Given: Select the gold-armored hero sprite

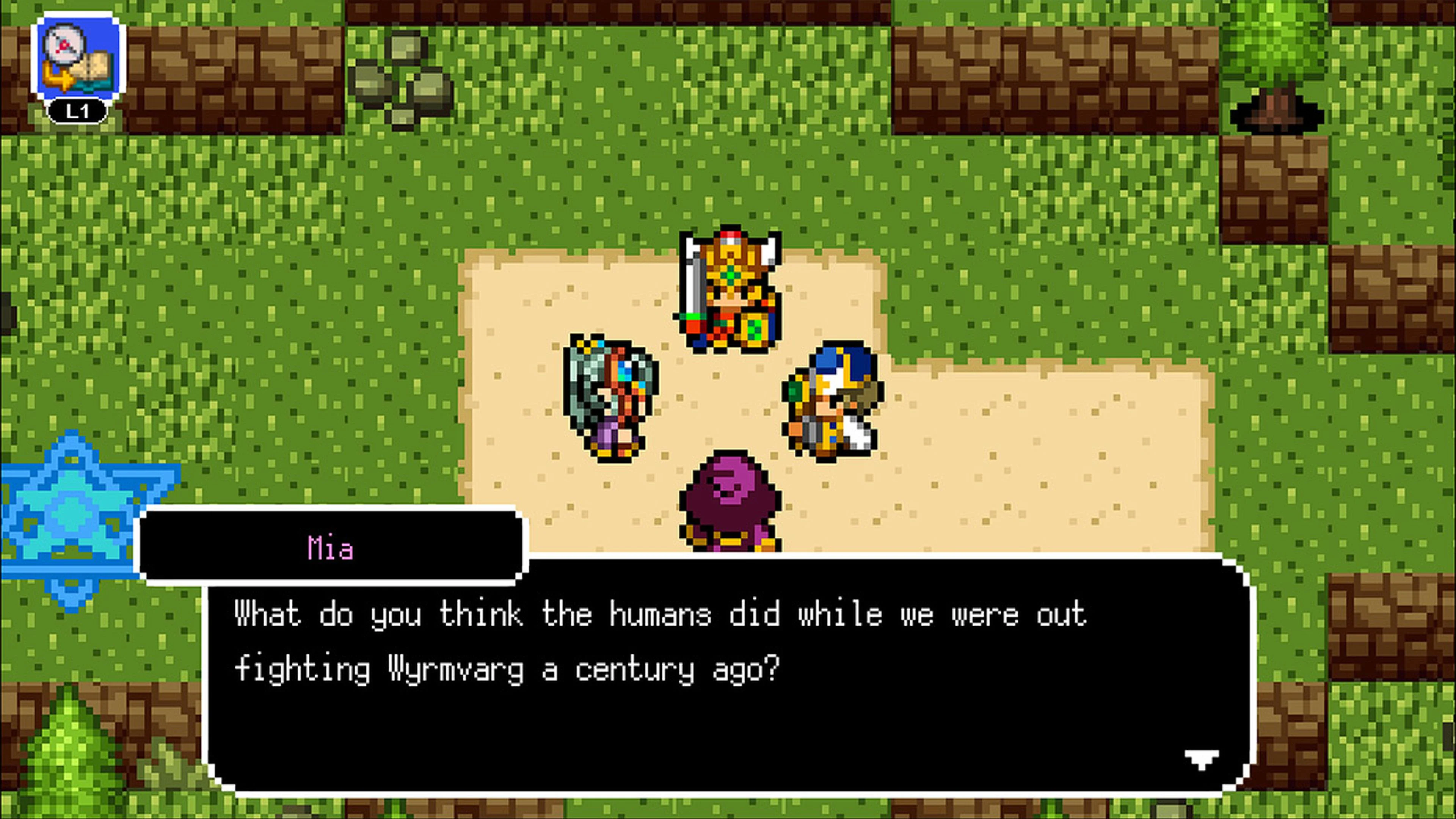Looking at the screenshot, I should point(729,294).
